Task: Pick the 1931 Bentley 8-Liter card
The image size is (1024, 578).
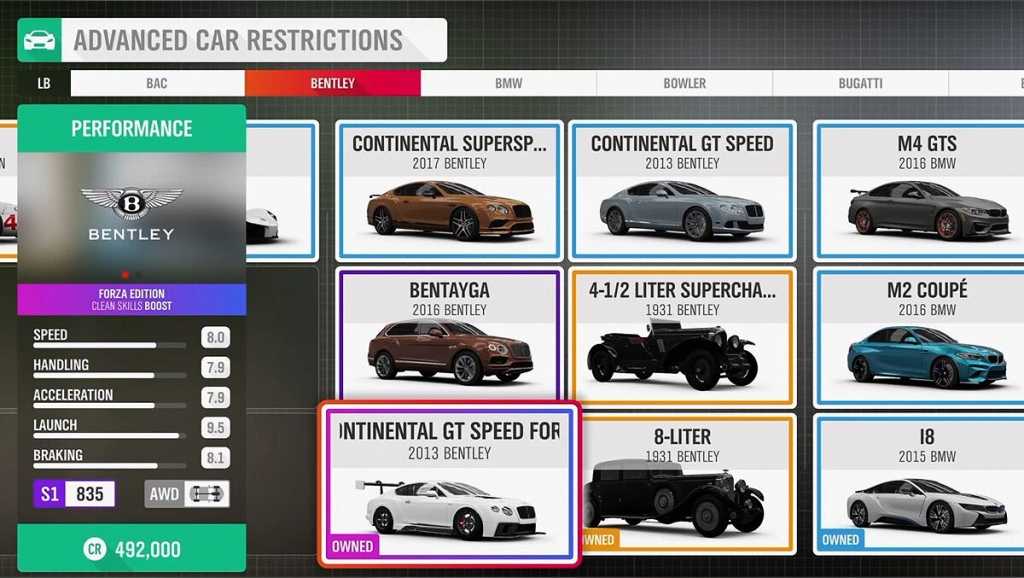Action: coord(682,484)
